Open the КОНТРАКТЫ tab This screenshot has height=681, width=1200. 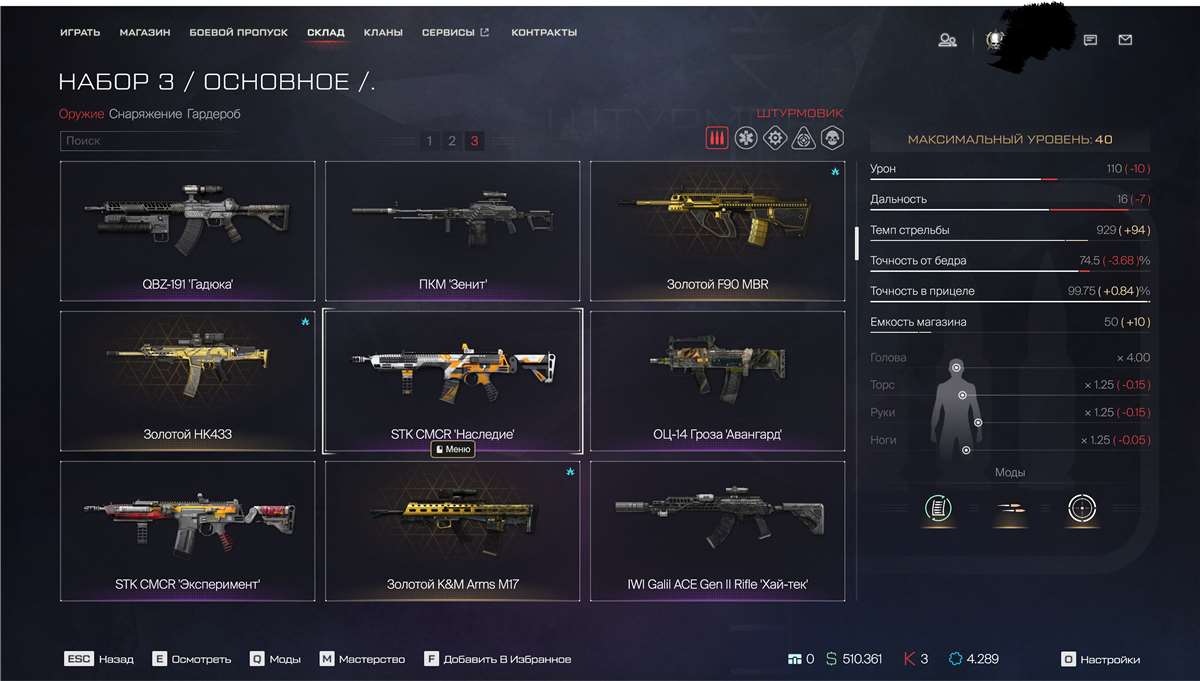pyautogui.click(x=544, y=33)
